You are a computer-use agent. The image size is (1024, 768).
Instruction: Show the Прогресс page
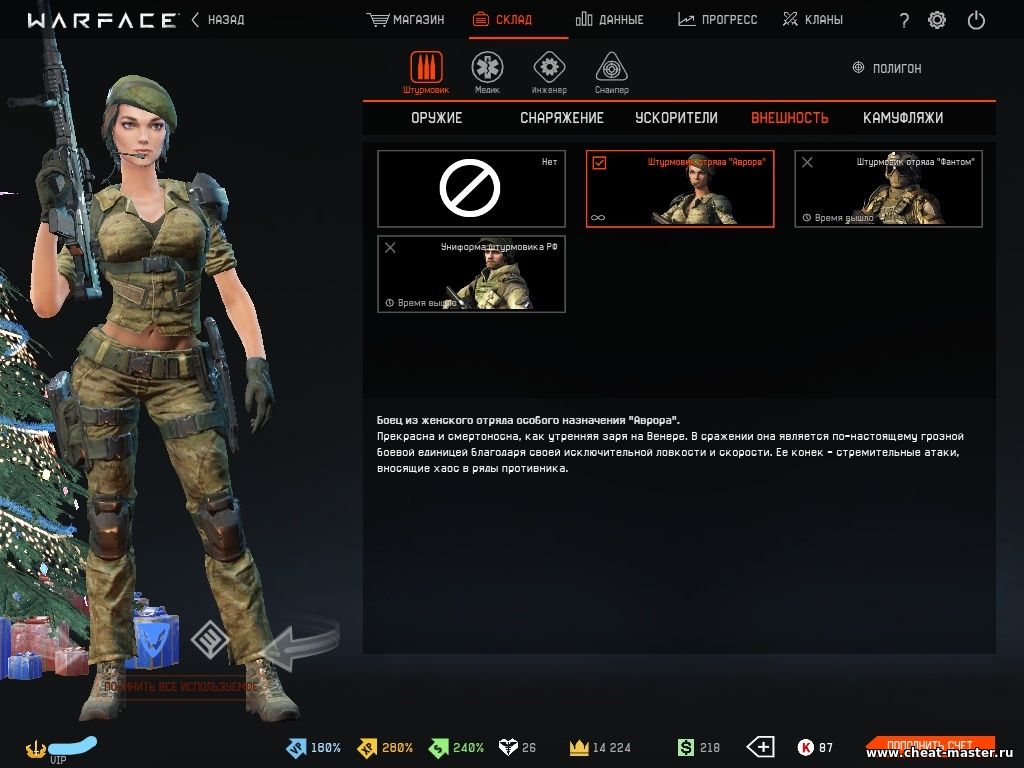(x=718, y=20)
